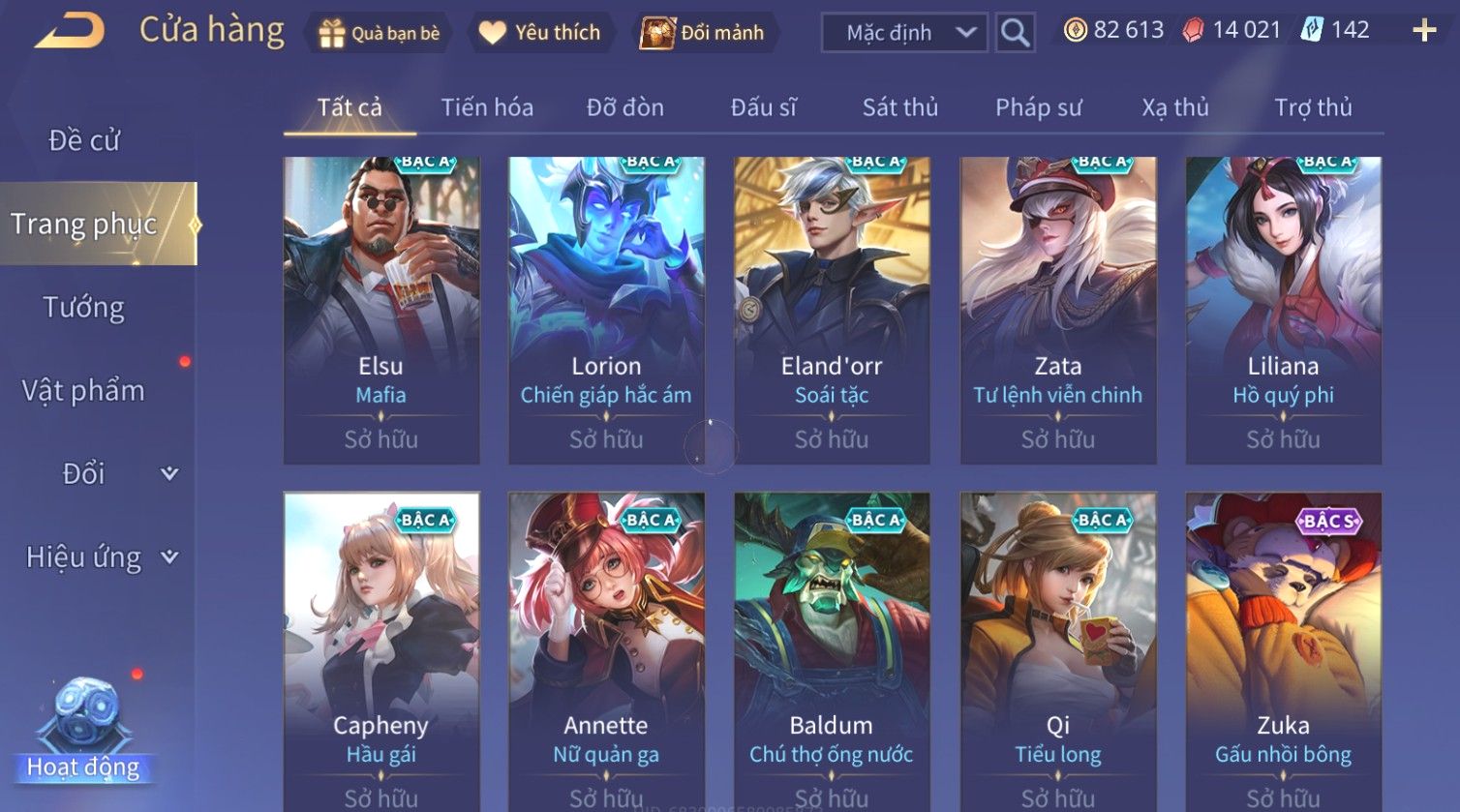The width and height of the screenshot is (1460, 812).
Task: Open Đề cử in the sidebar
Action: 84,141
